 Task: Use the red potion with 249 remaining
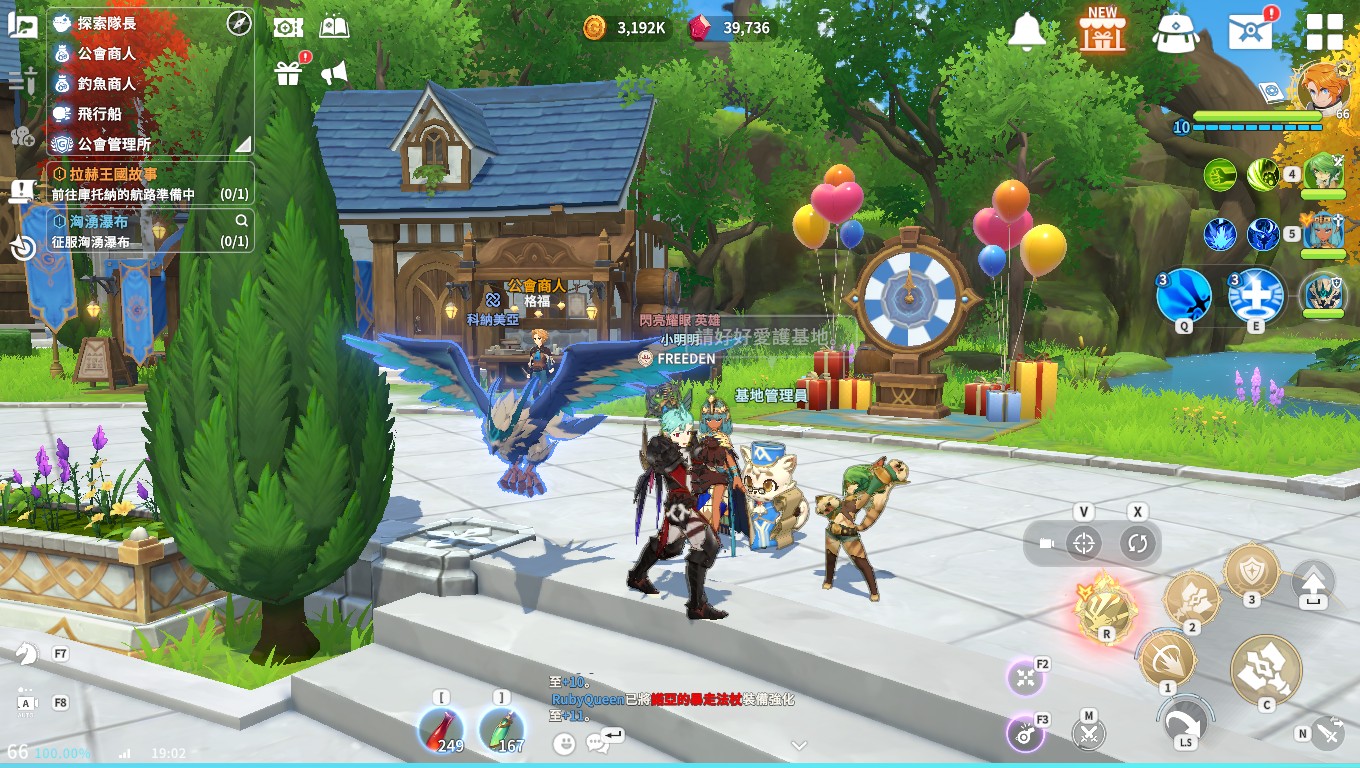pyautogui.click(x=440, y=730)
